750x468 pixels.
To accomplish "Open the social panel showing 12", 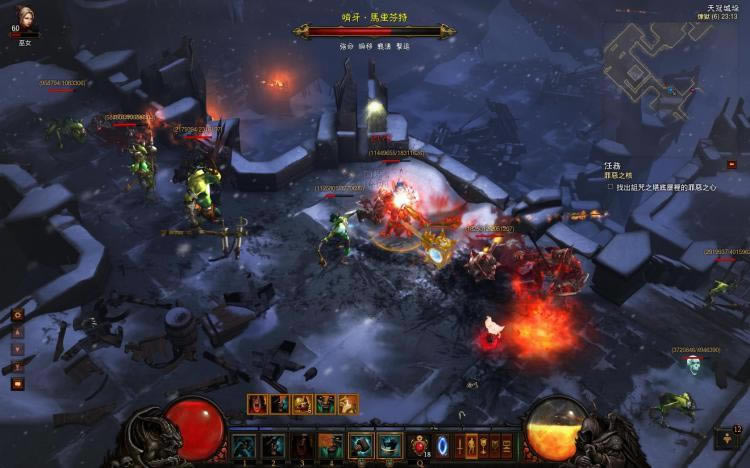I will tap(729, 437).
